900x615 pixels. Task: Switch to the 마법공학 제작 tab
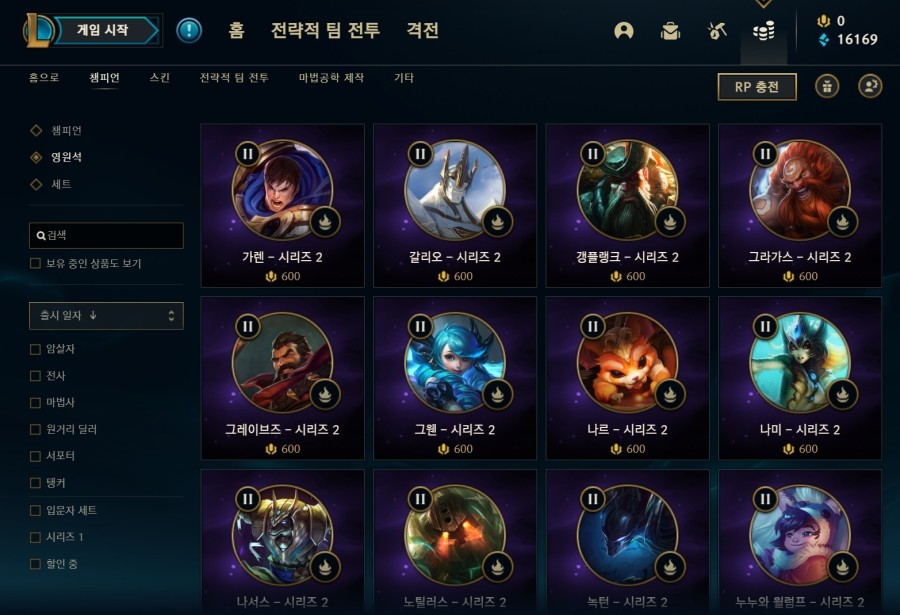point(331,78)
